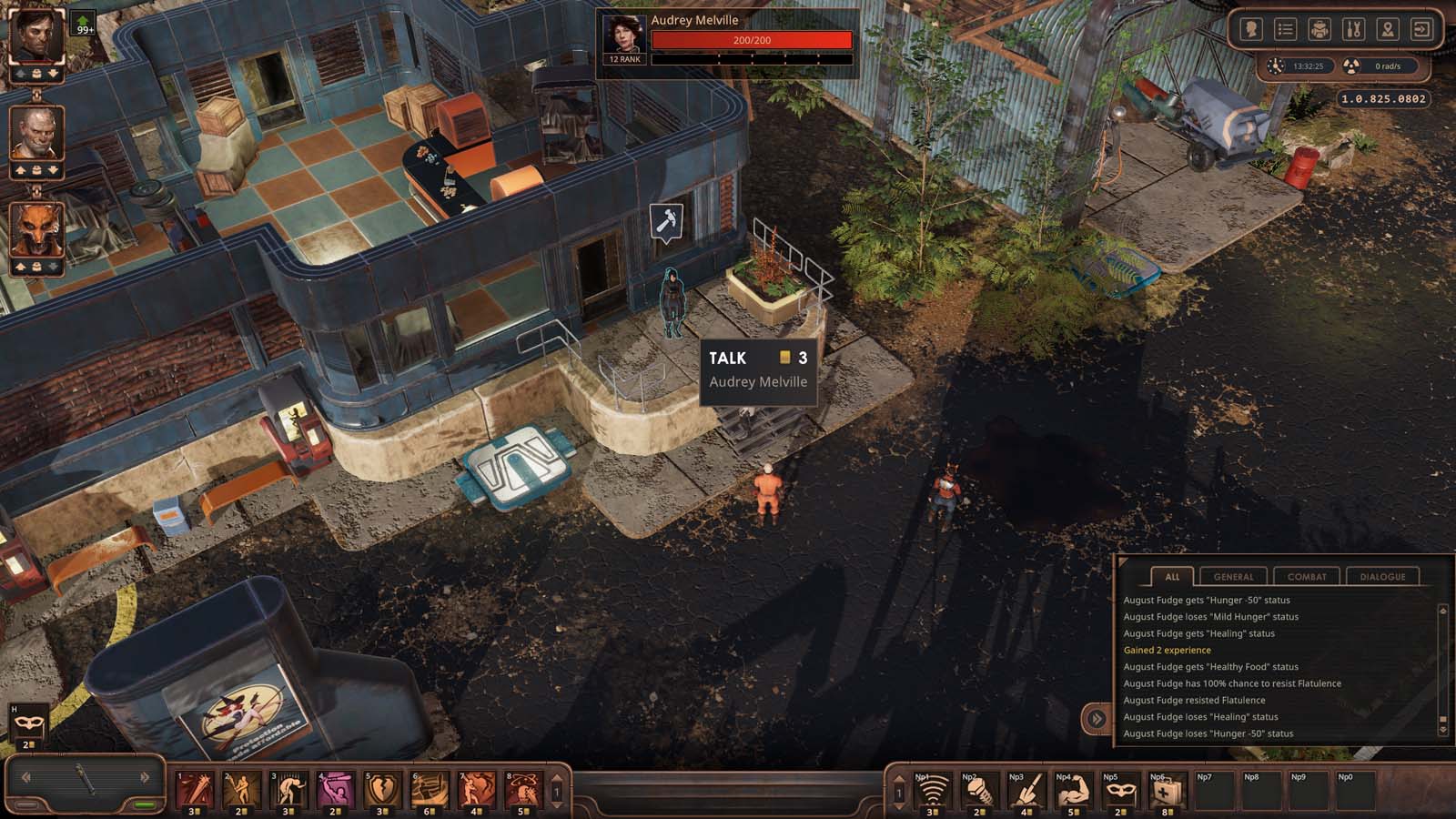Image resolution: width=1456 pixels, height=819 pixels.
Task: Open the crafting tools icon
Action: [1353, 30]
